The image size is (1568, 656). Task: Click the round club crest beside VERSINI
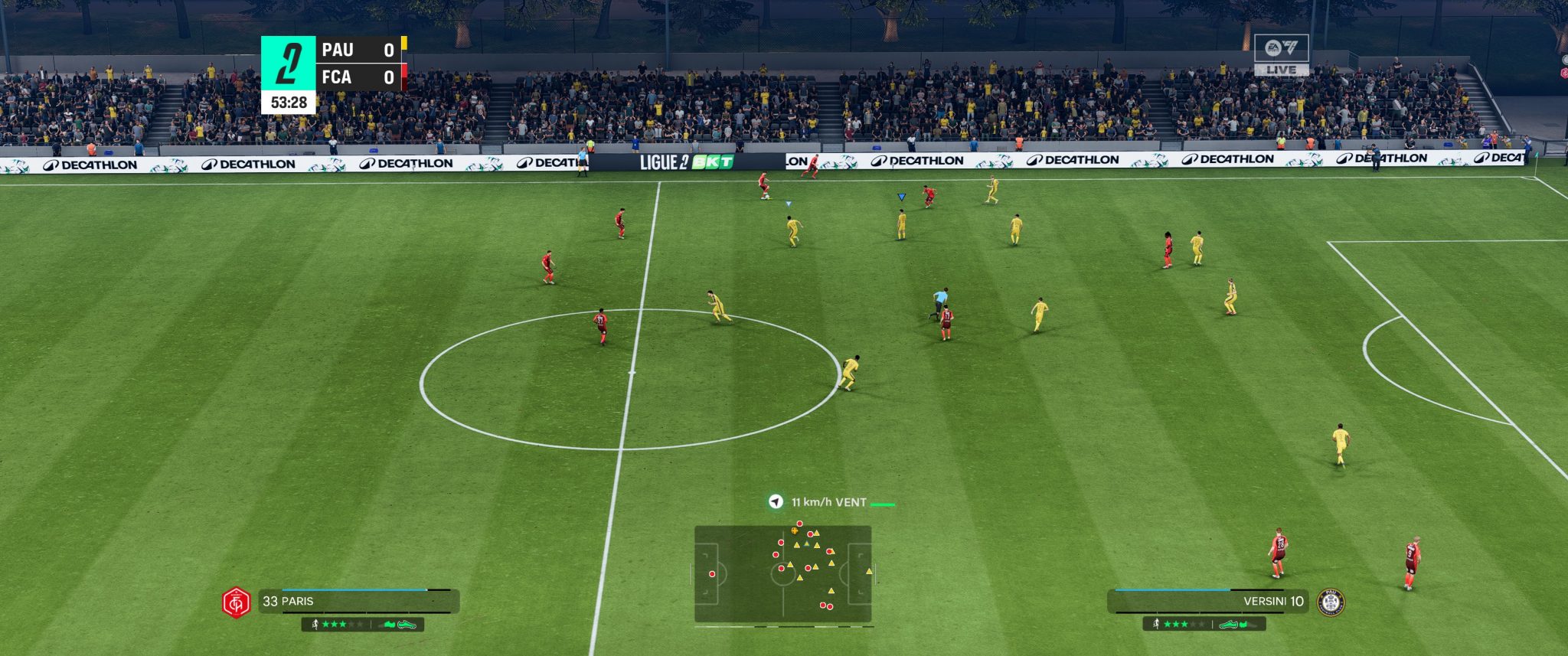coord(1331,602)
